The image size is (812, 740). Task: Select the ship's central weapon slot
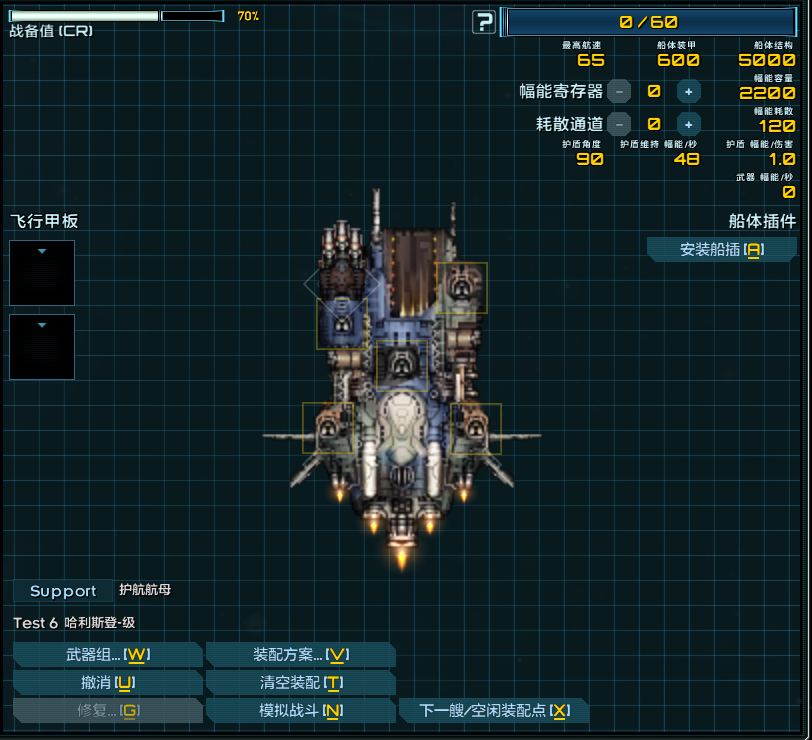point(402,364)
